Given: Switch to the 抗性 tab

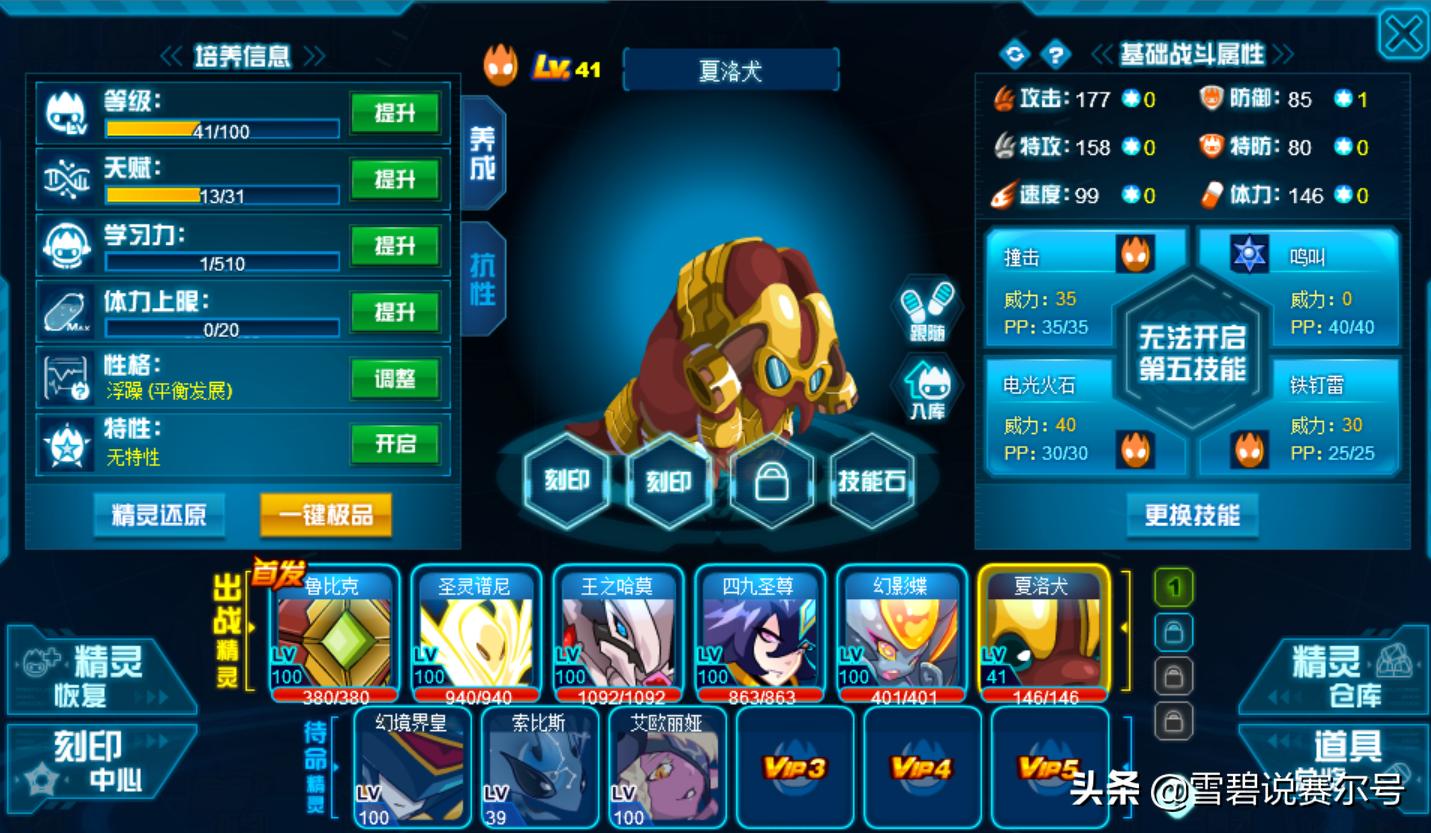Looking at the screenshot, I should tap(482, 270).
